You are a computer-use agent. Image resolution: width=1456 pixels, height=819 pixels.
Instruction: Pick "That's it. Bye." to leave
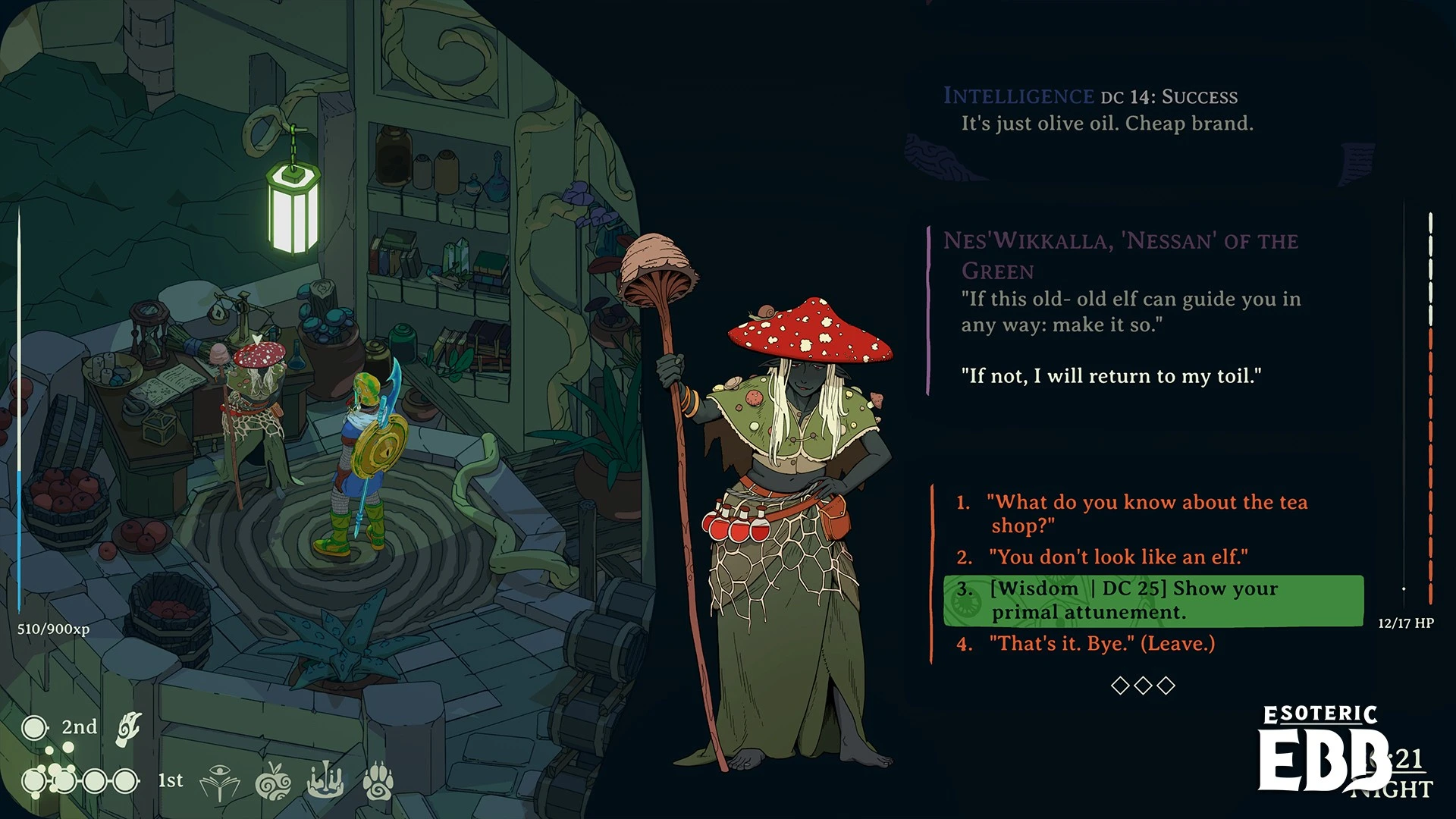click(x=1101, y=644)
